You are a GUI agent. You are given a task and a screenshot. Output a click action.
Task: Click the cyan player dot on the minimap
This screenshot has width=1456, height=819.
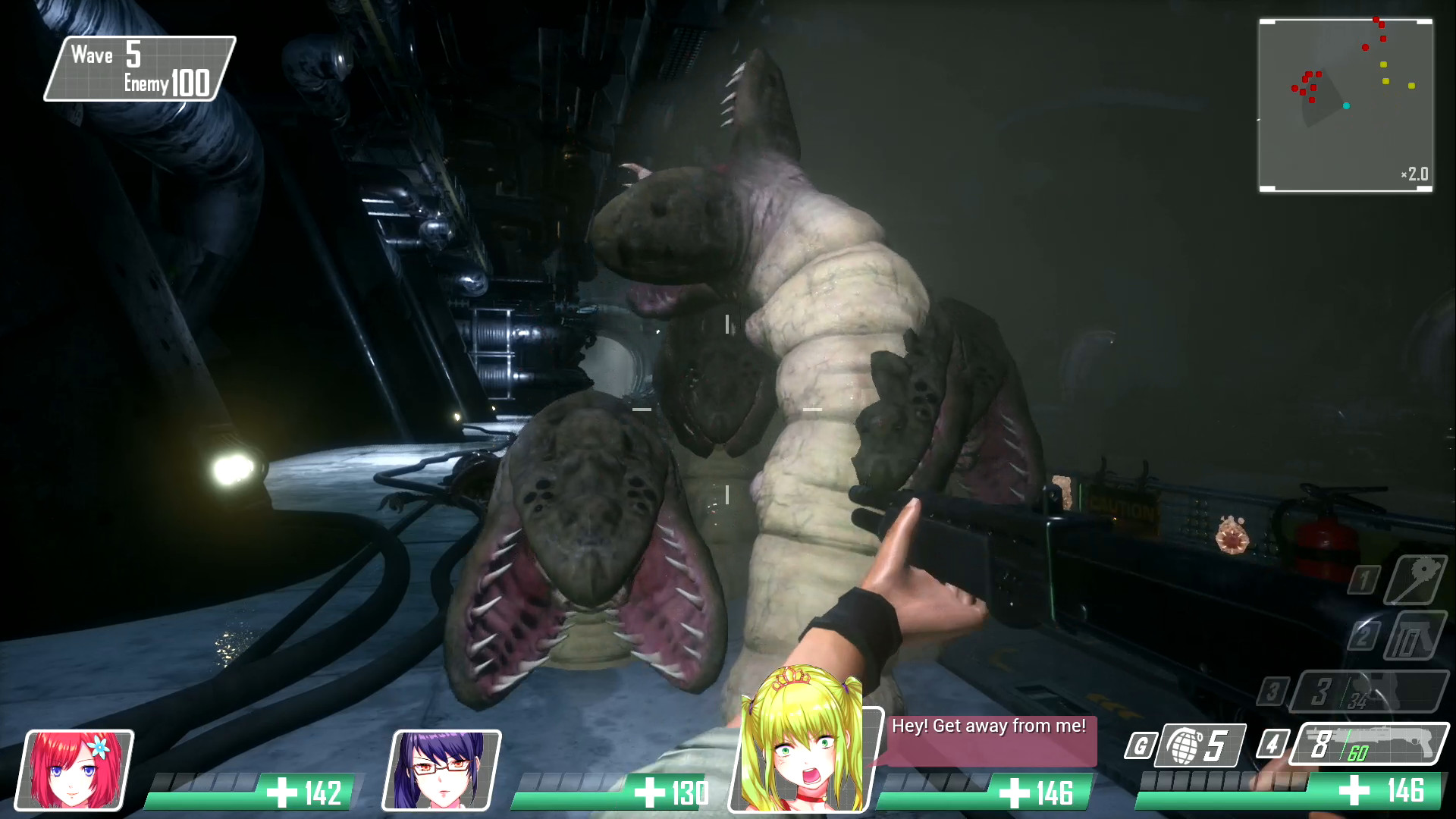coord(1348,105)
